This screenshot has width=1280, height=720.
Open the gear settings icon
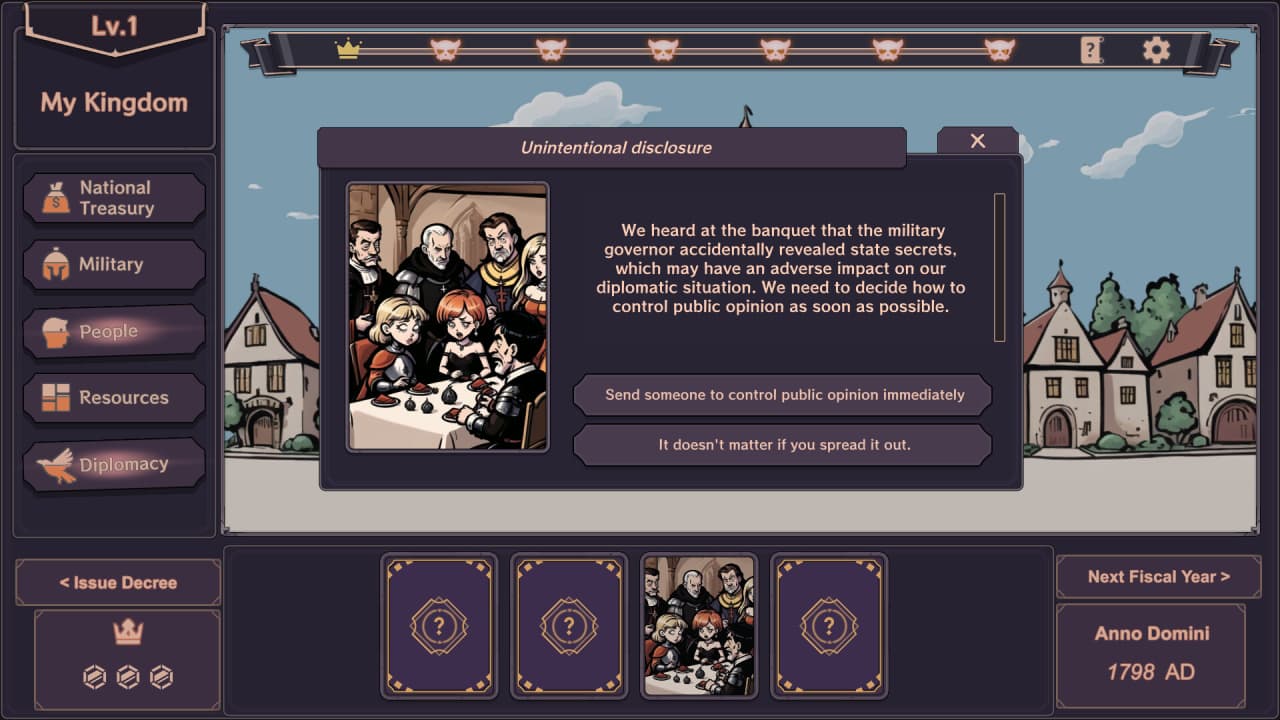pyautogui.click(x=1156, y=50)
